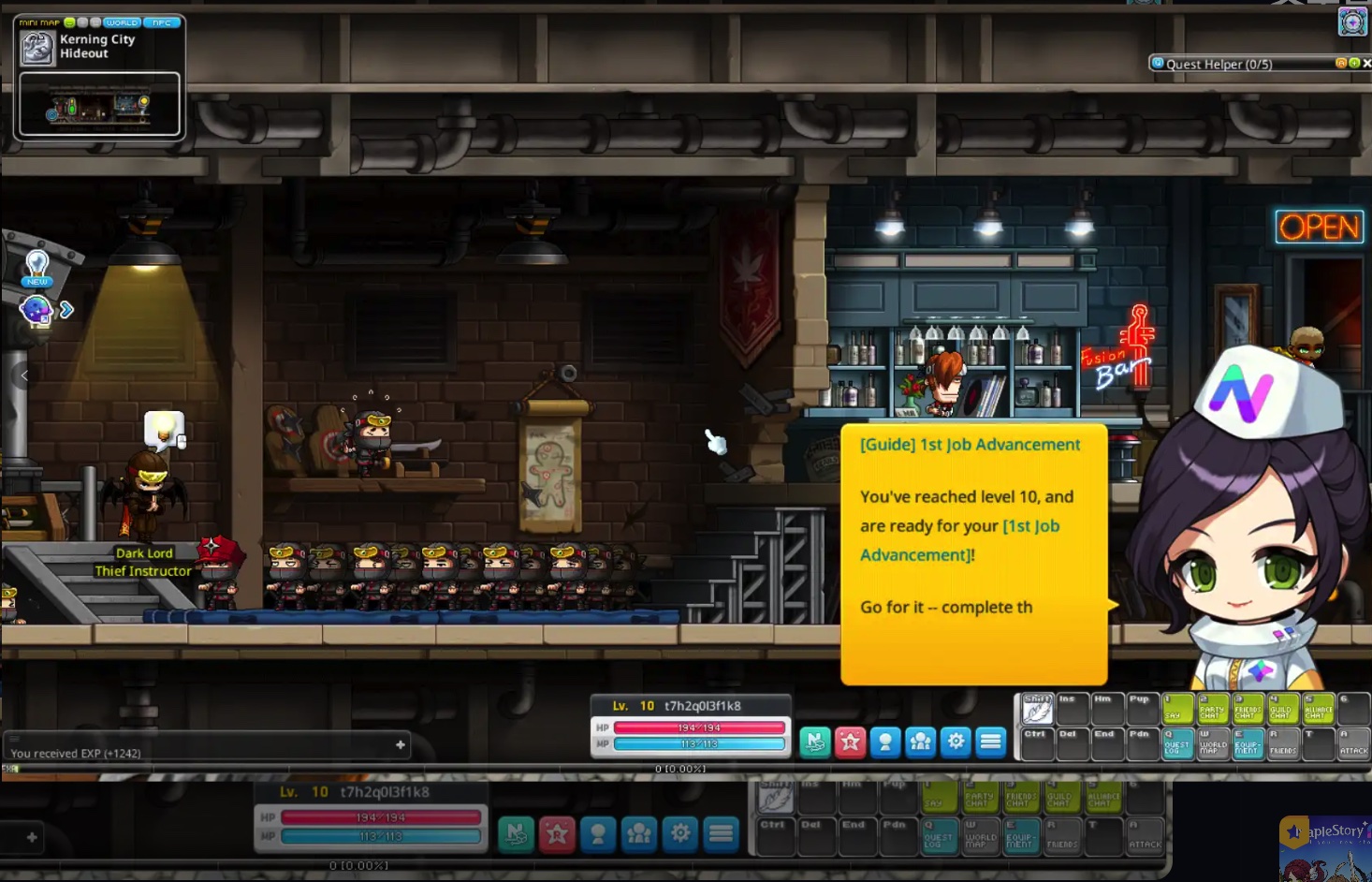
Task: Expand the chat log plus button
Action: click(x=401, y=745)
